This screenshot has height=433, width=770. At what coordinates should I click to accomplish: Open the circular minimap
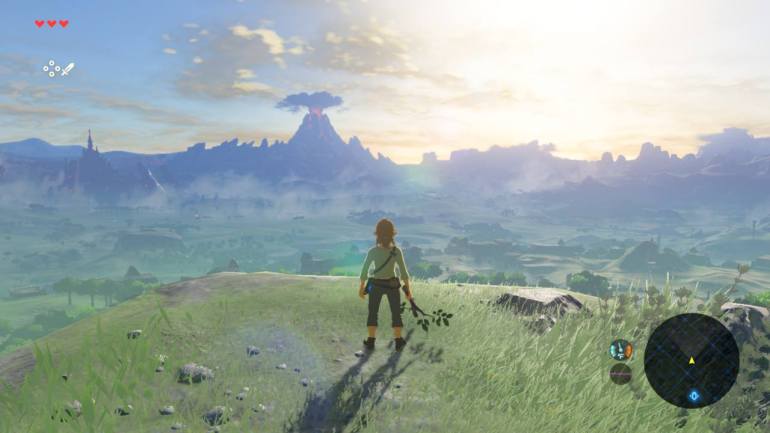tap(691, 360)
